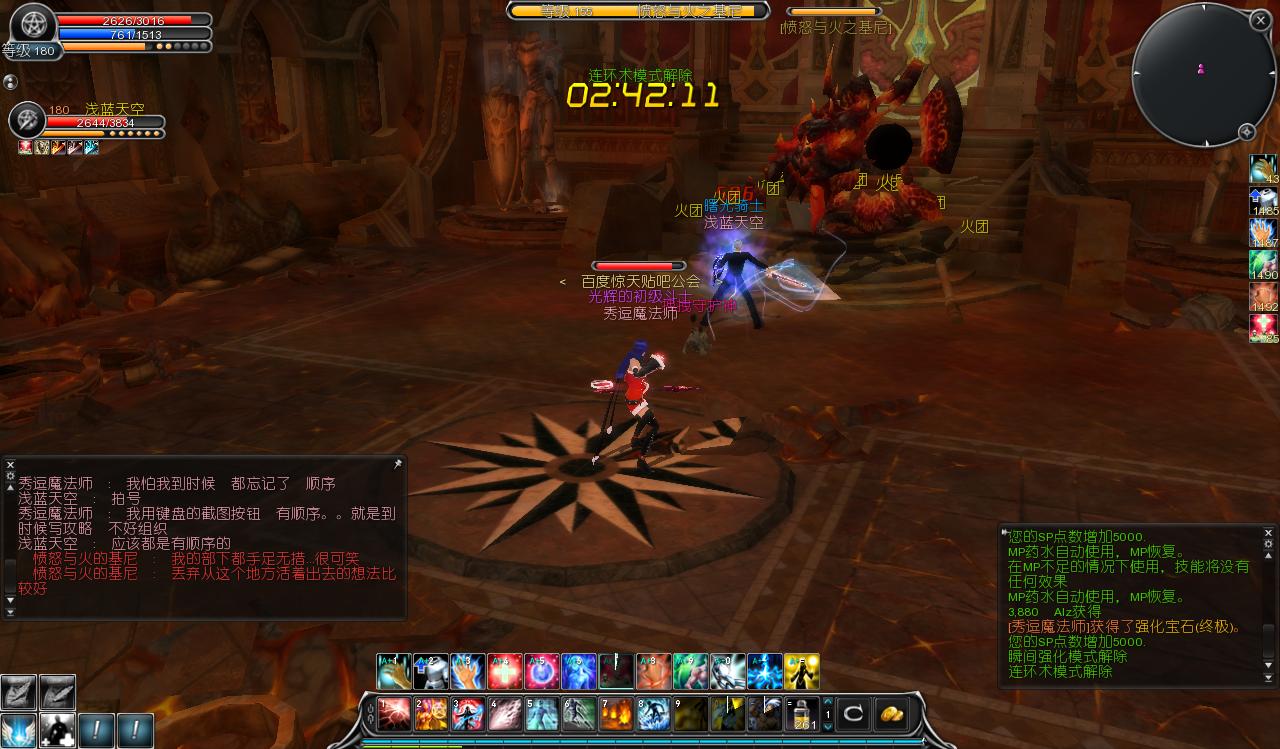Use the potion bottle showing 261
Viewport: 1280px width, 749px height.
(x=802, y=714)
